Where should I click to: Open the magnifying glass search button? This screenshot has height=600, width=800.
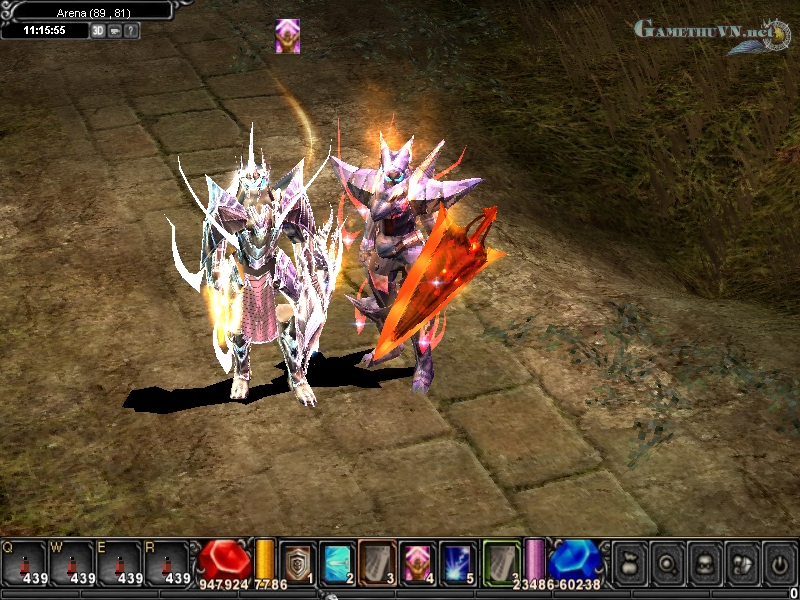(667, 562)
